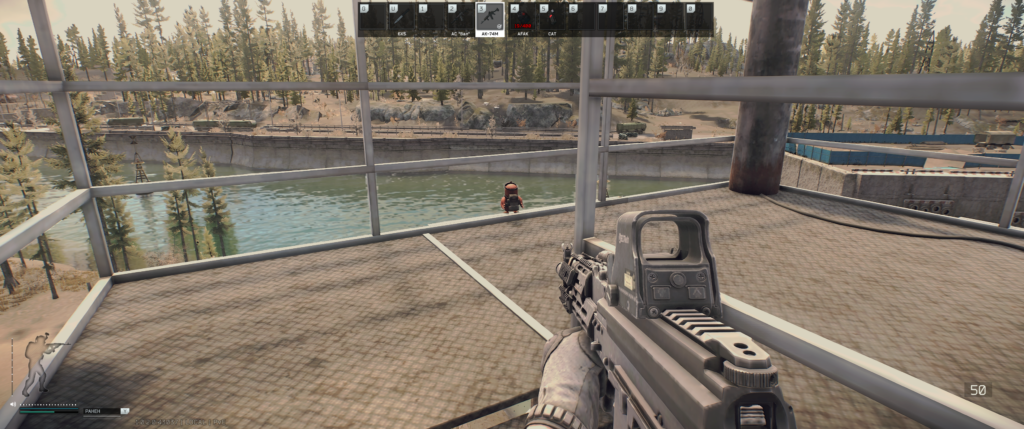Select the AK-74M weapon slot
Screen dimensions: 1024x429
tap(490, 19)
